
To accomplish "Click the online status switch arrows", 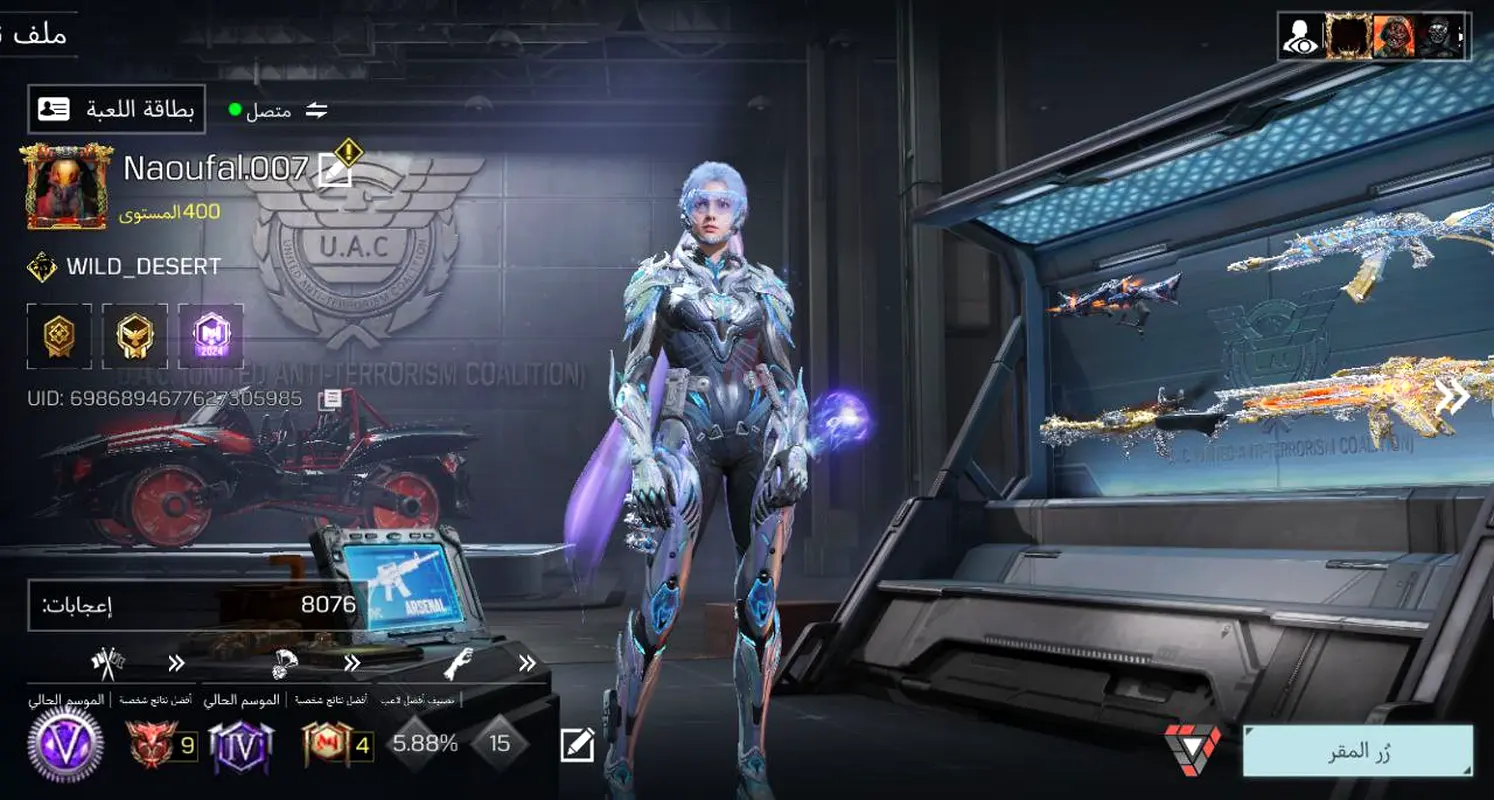I will point(317,110).
